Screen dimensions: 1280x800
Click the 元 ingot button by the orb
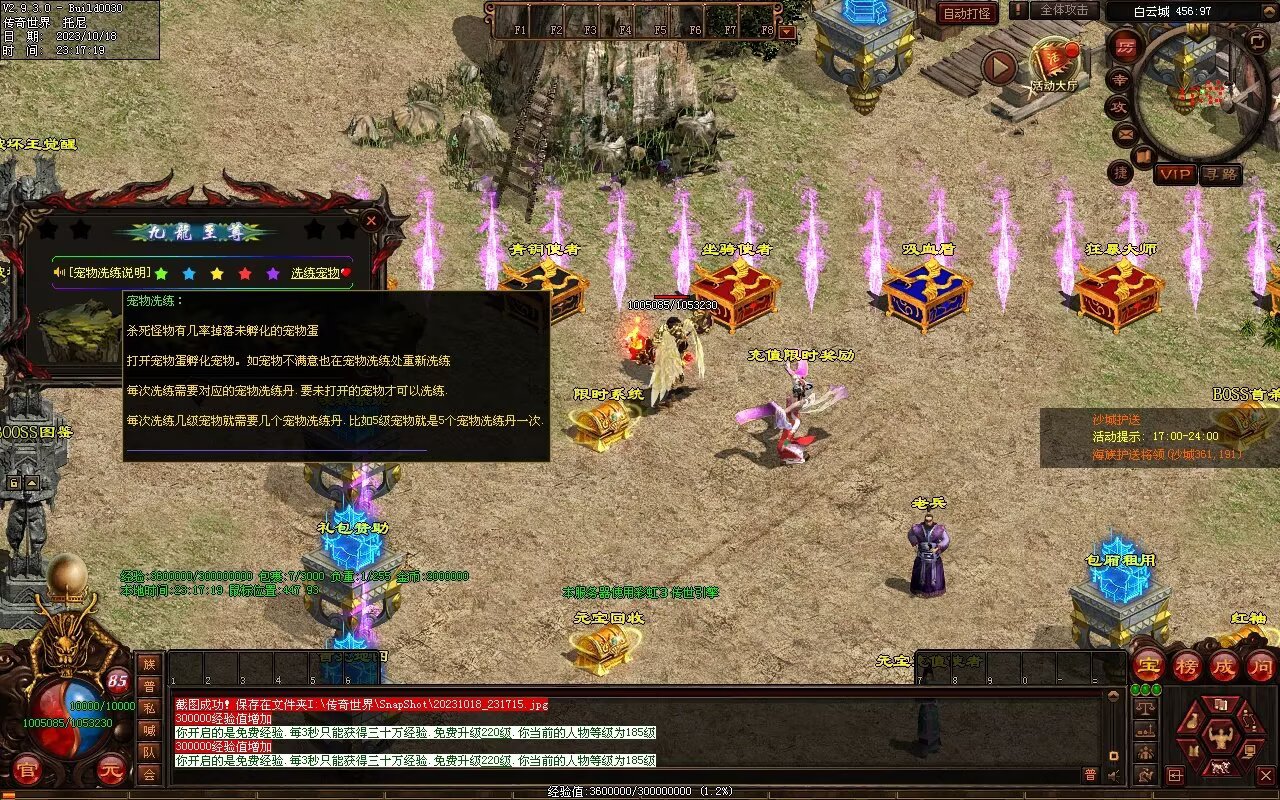[x=112, y=770]
